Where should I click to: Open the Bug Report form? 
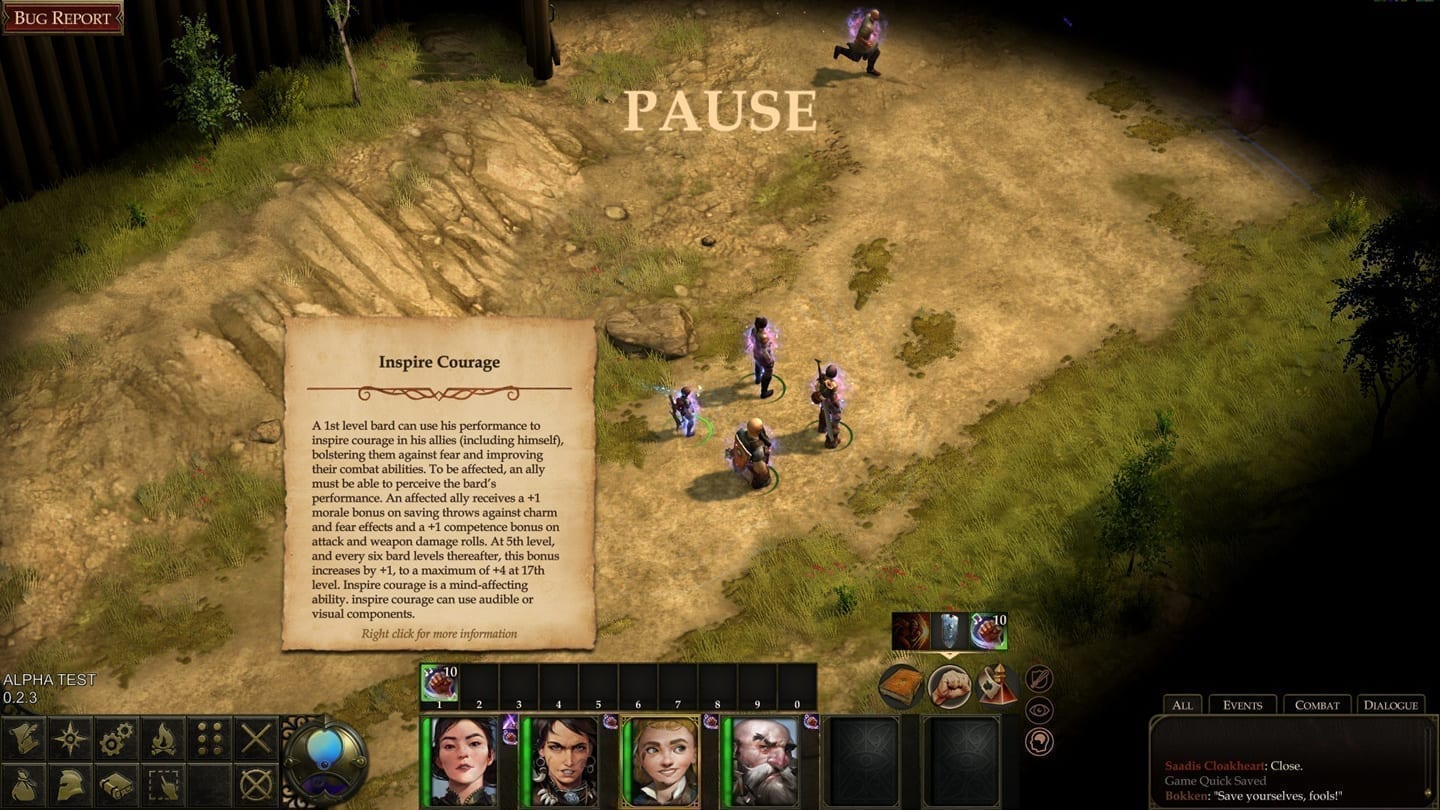coord(62,18)
